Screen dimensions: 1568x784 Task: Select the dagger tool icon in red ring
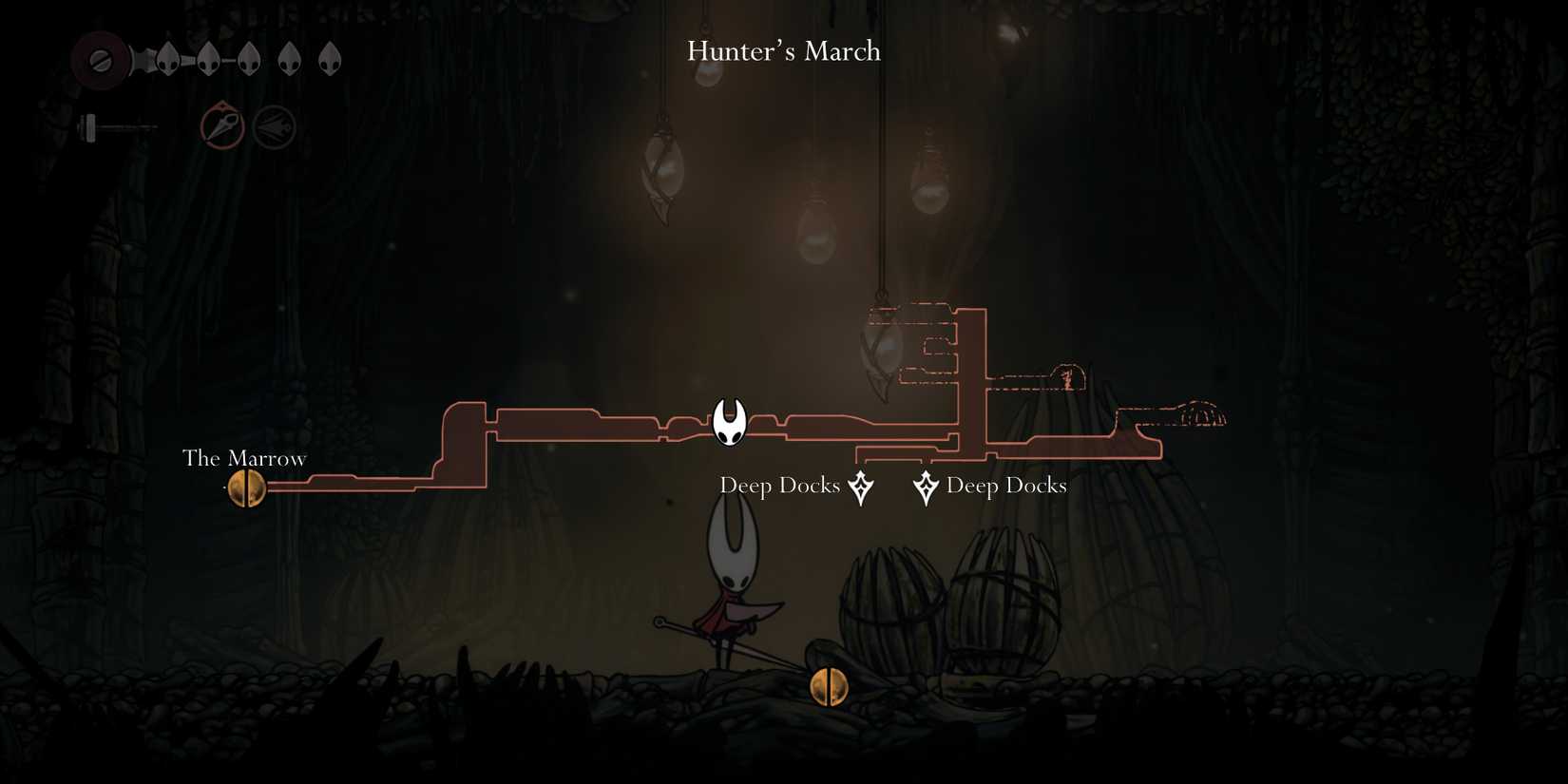pos(222,126)
